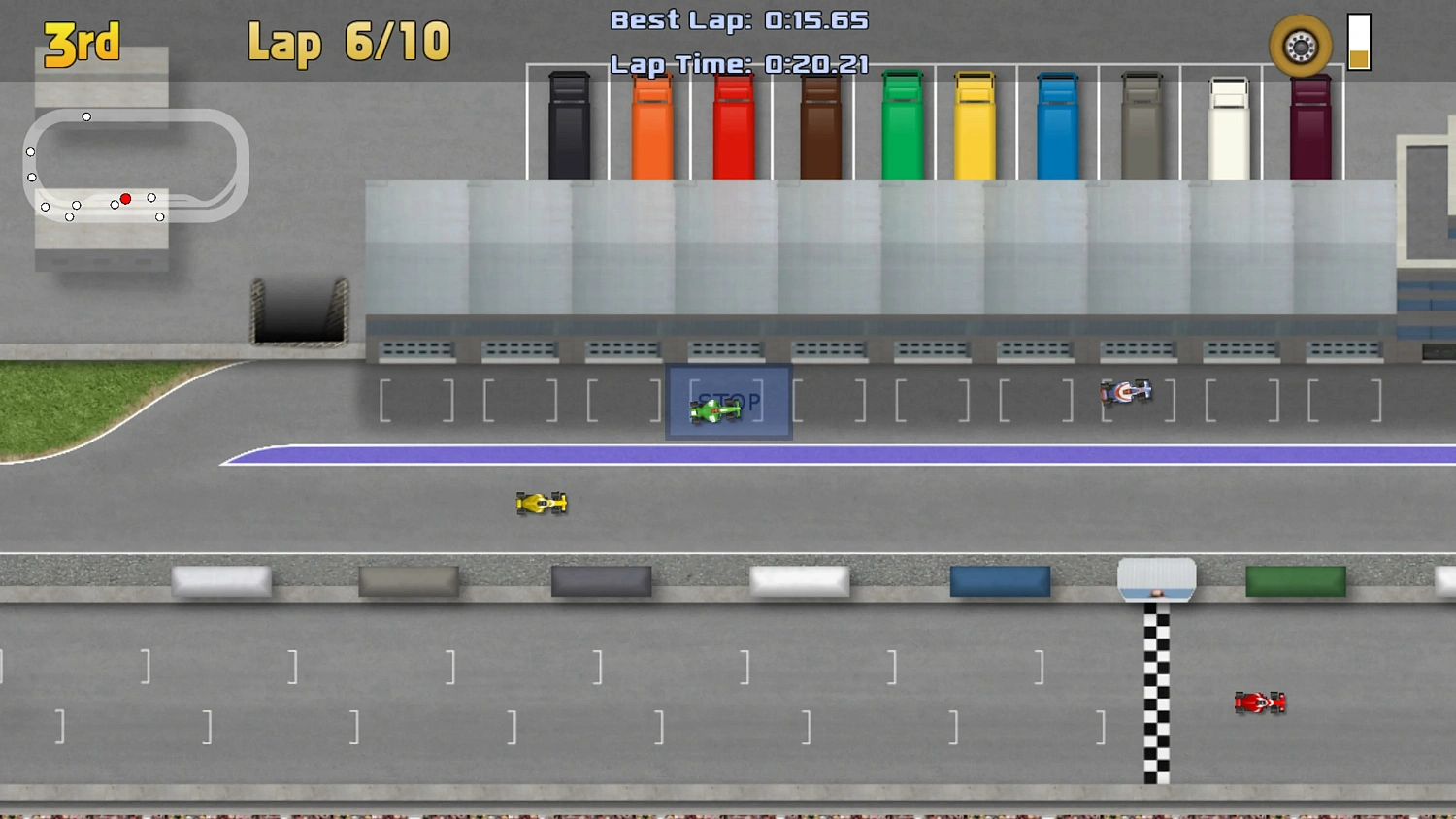Click the fuel level gauge bar

[1356, 42]
